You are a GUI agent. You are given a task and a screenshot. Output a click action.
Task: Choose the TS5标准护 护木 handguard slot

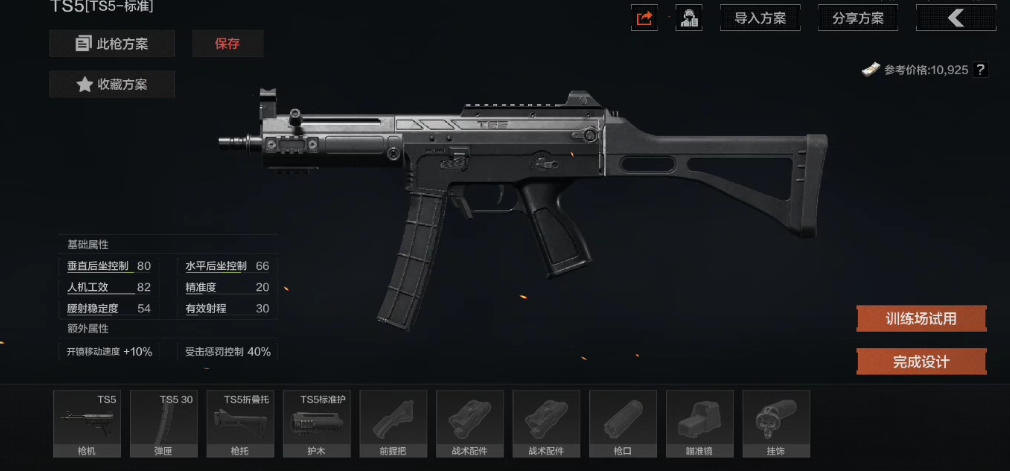pyautogui.click(x=318, y=424)
